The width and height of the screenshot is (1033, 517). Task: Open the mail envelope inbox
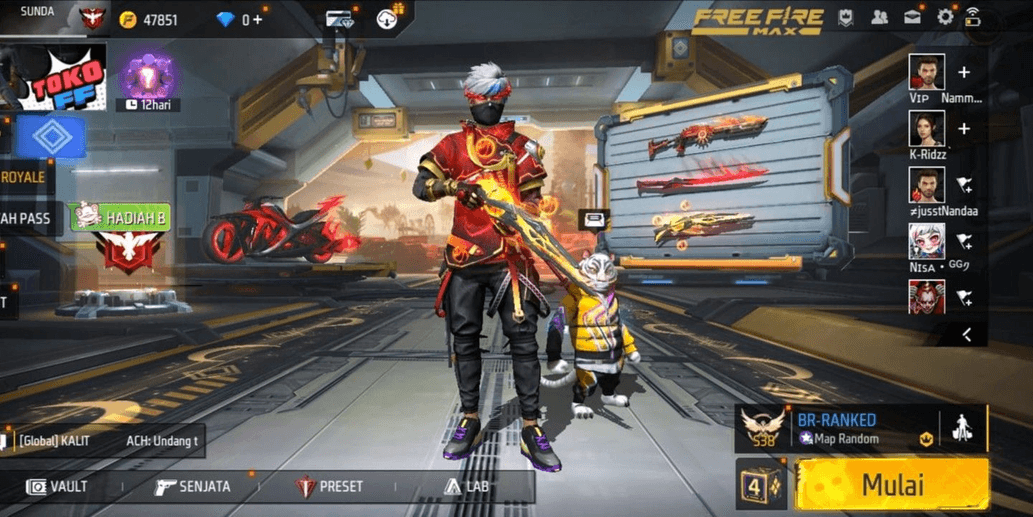pyautogui.click(x=912, y=18)
